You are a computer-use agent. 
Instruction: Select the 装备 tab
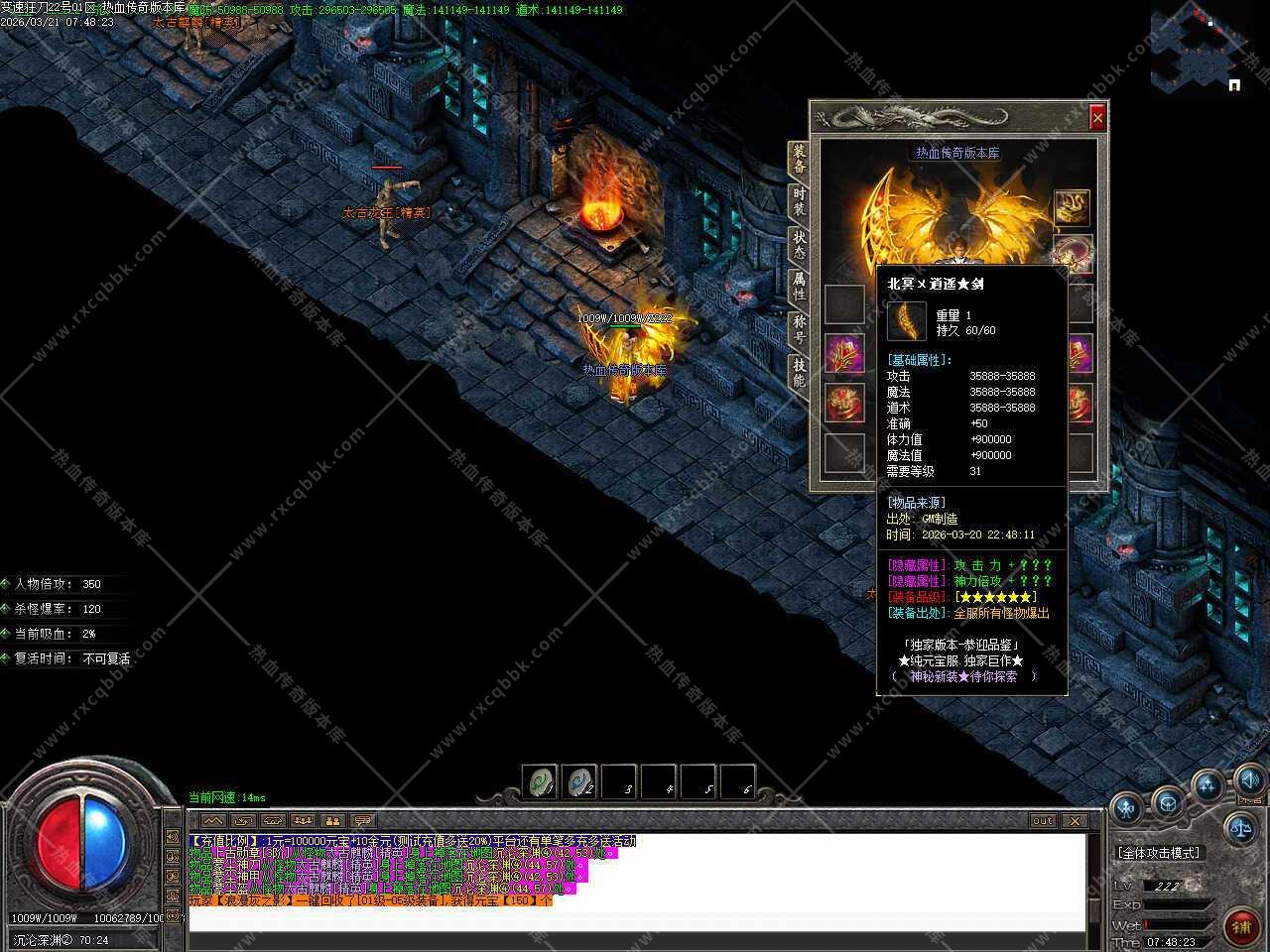(x=799, y=159)
